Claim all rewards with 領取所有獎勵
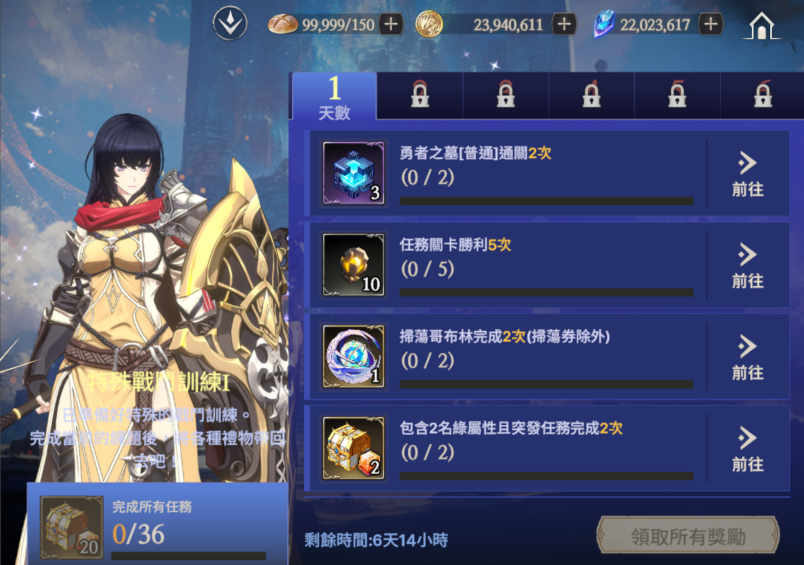The image size is (804, 565). coord(688,536)
